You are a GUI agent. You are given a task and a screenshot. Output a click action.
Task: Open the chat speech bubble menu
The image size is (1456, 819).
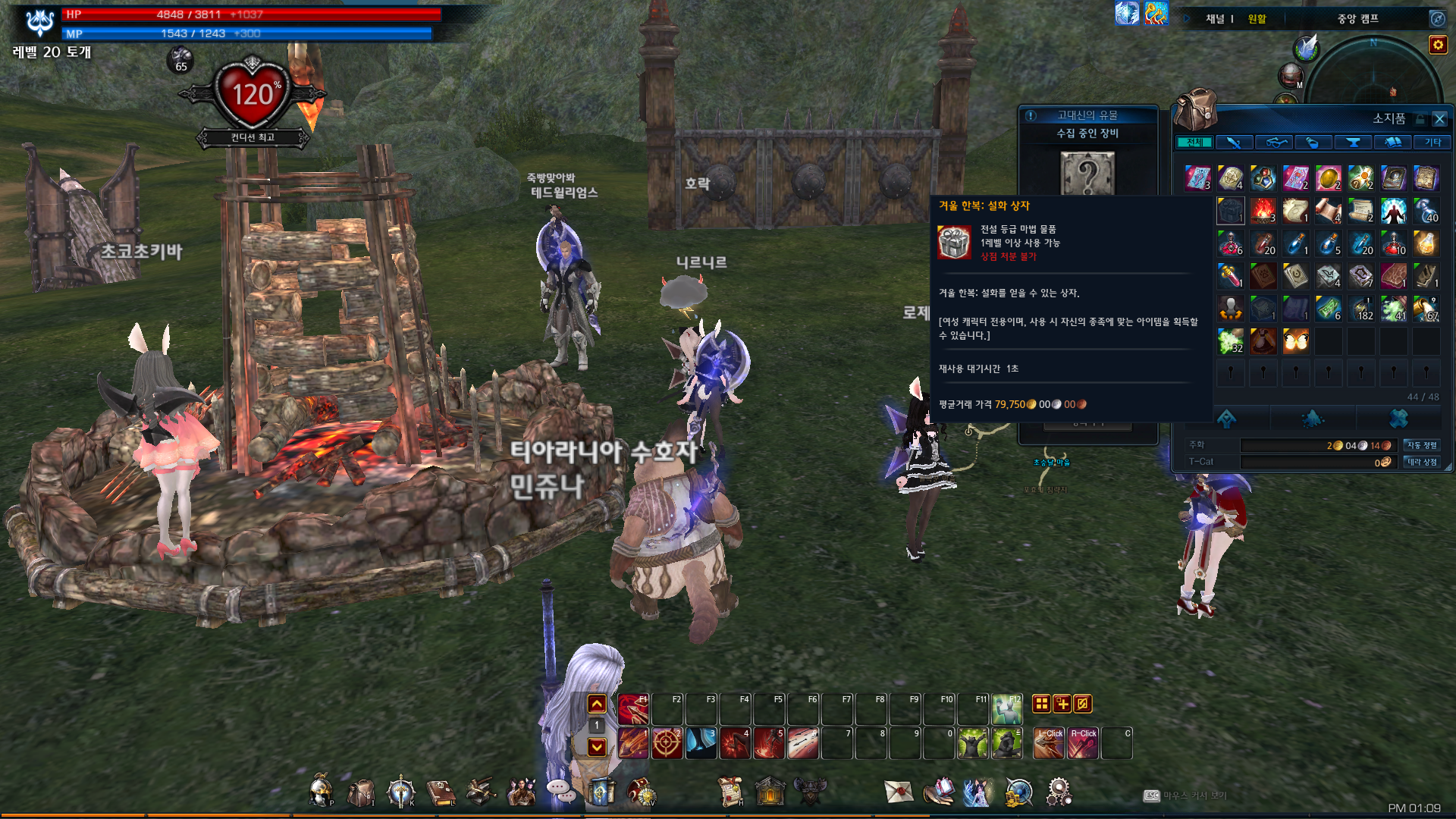(561, 790)
